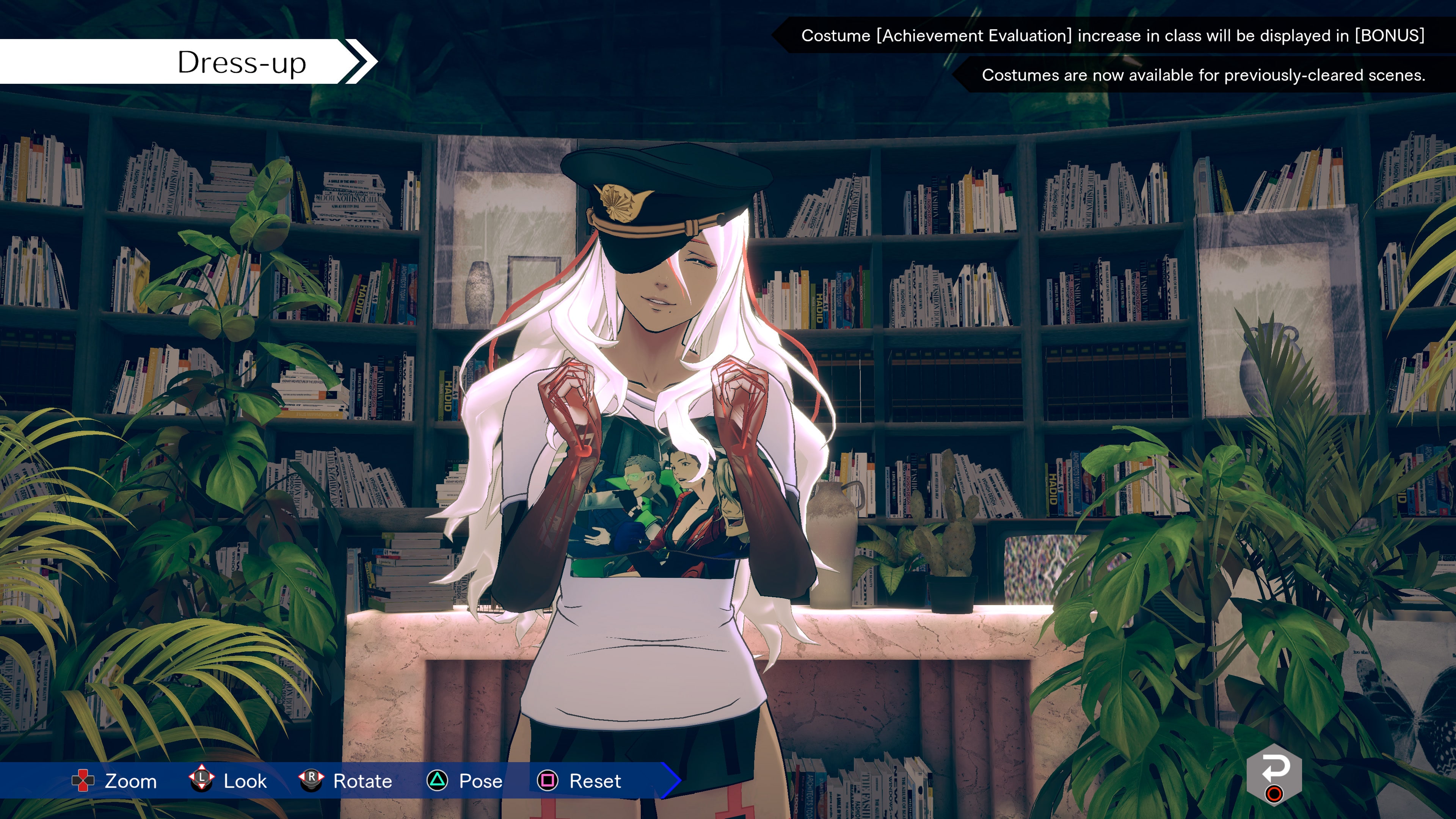Click the Zoom label in the control bar
Screen dimensions: 1456x819
130,781
